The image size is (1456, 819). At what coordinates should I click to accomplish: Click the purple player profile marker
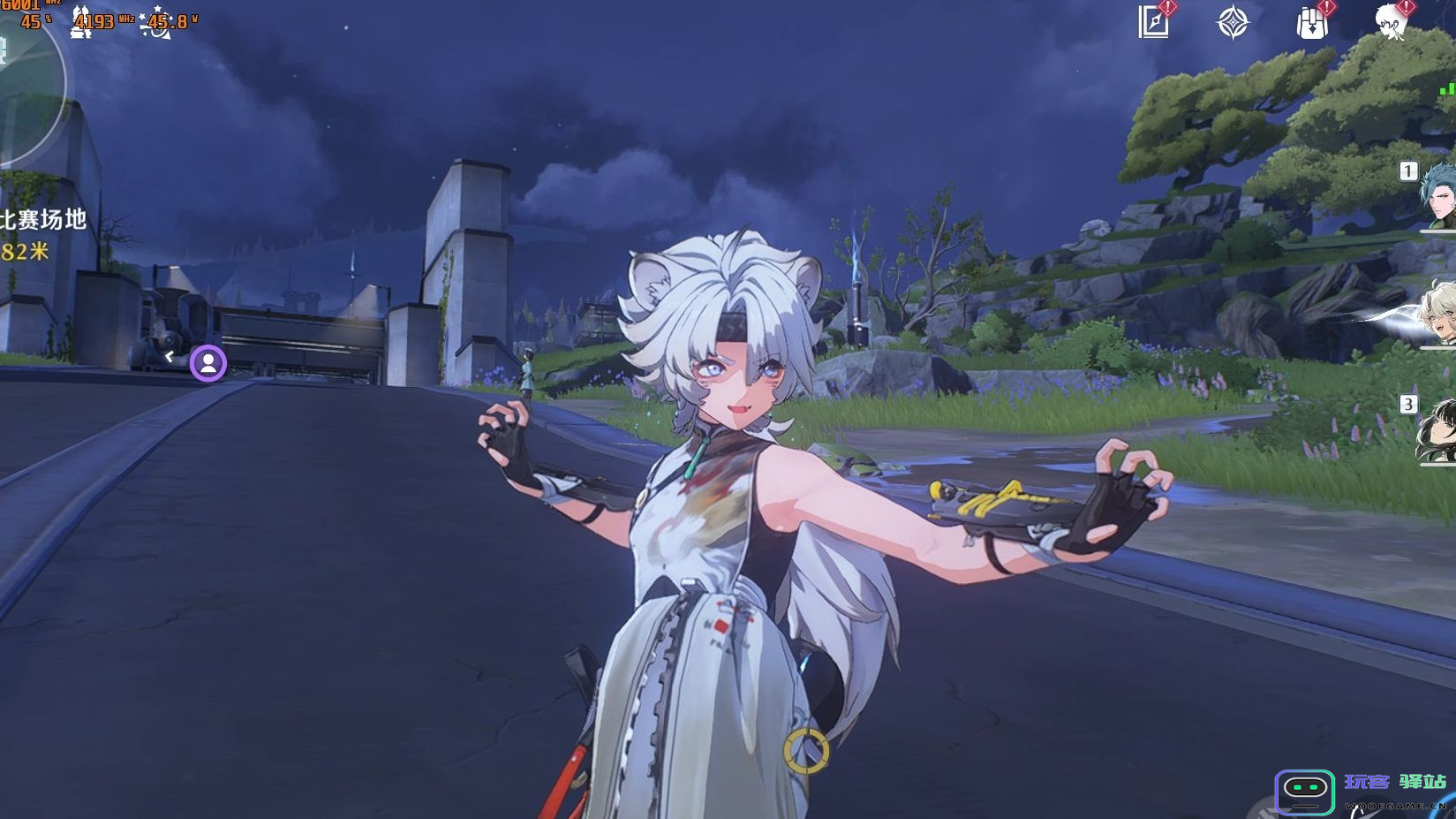tap(208, 363)
